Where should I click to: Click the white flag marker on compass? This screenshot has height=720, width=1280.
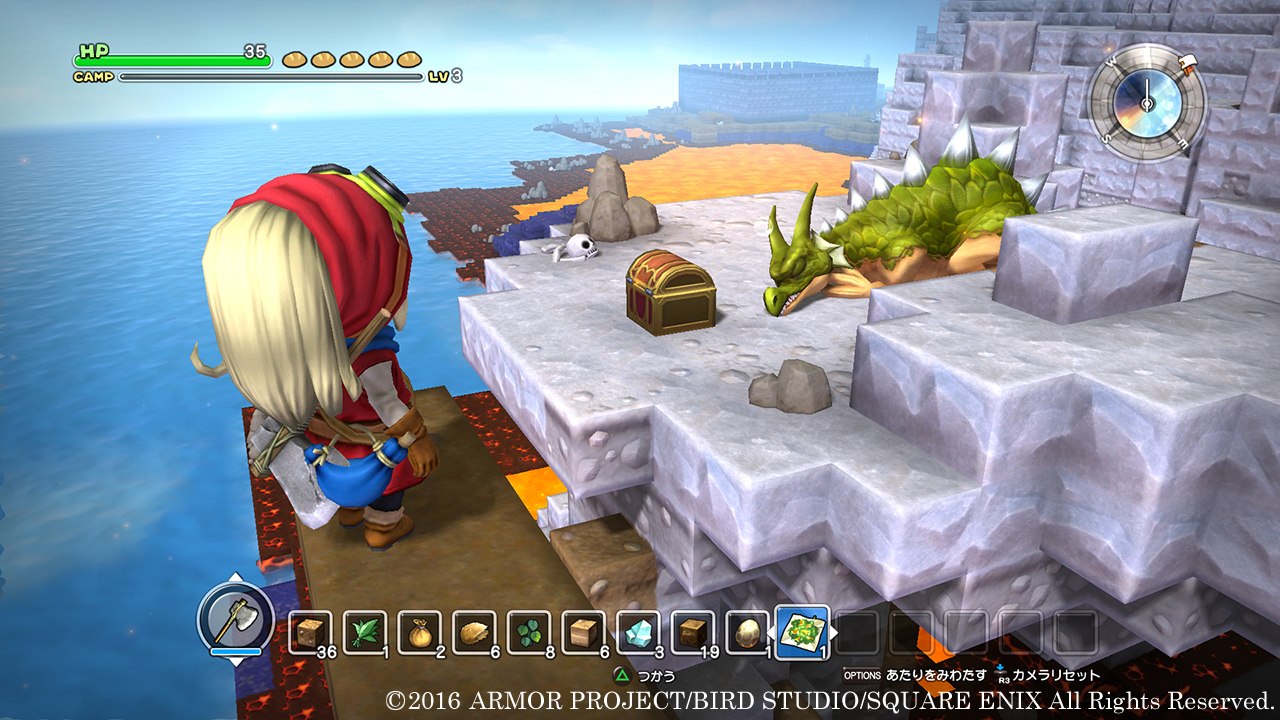click(1189, 66)
